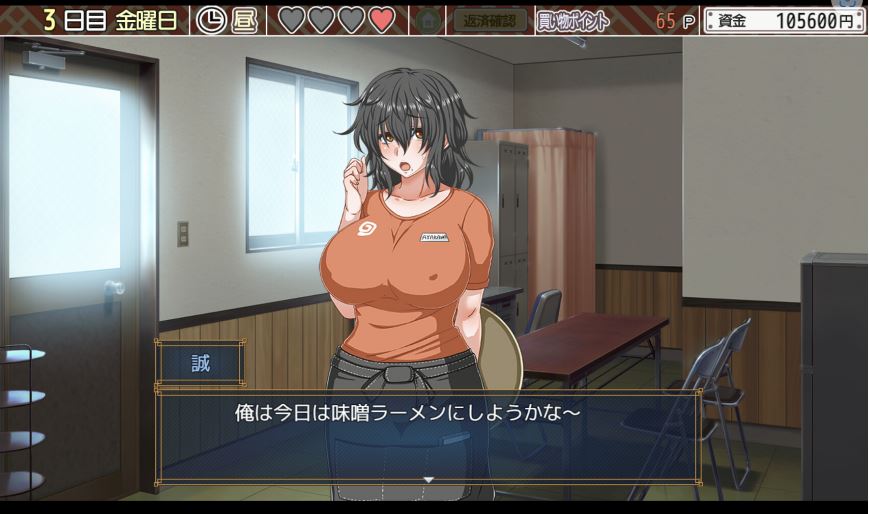
Task: Click the home icon in top bar
Action: pyautogui.click(x=428, y=19)
